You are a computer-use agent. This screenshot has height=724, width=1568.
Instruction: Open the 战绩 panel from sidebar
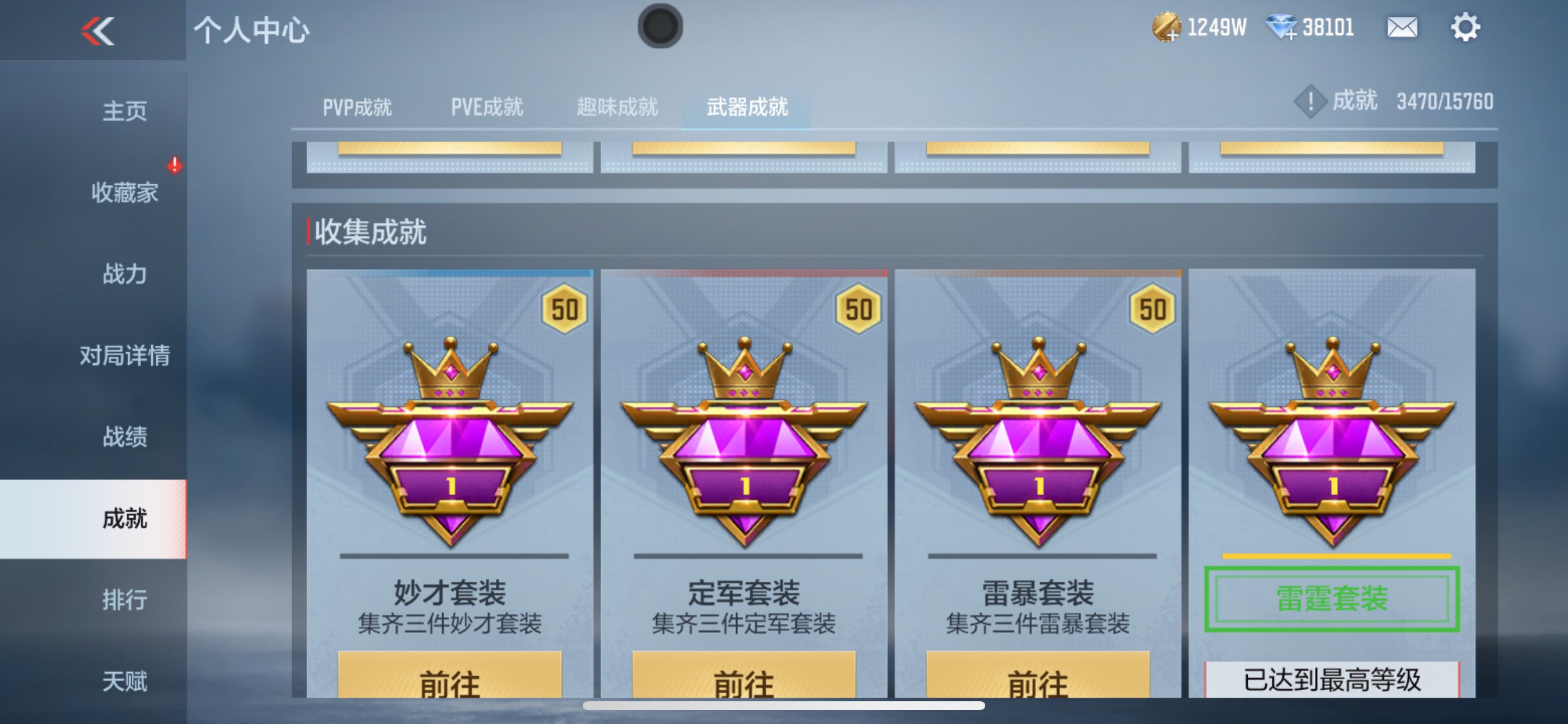point(125,437)
